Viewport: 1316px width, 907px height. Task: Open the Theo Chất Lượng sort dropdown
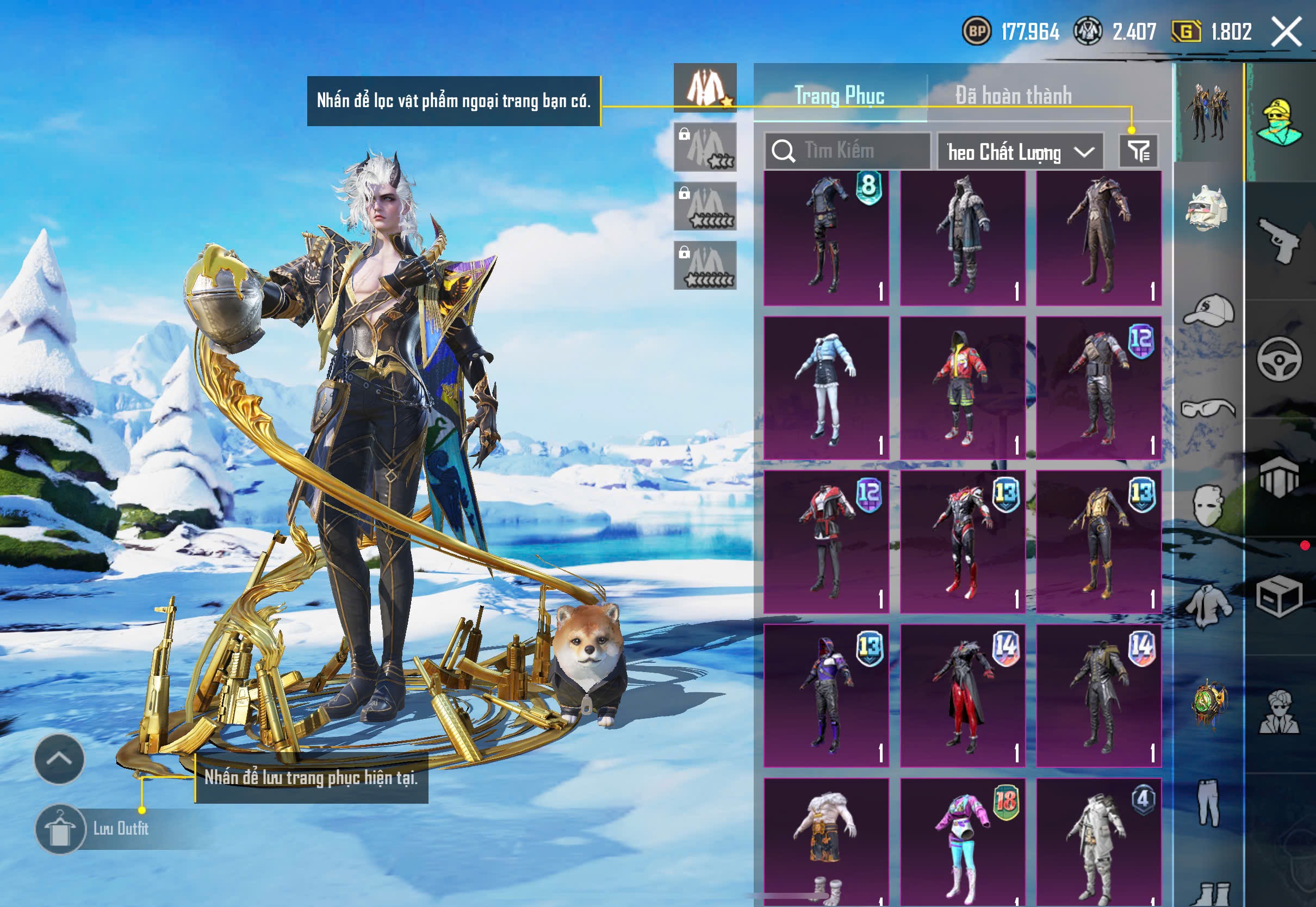[x=1020, y=152]
